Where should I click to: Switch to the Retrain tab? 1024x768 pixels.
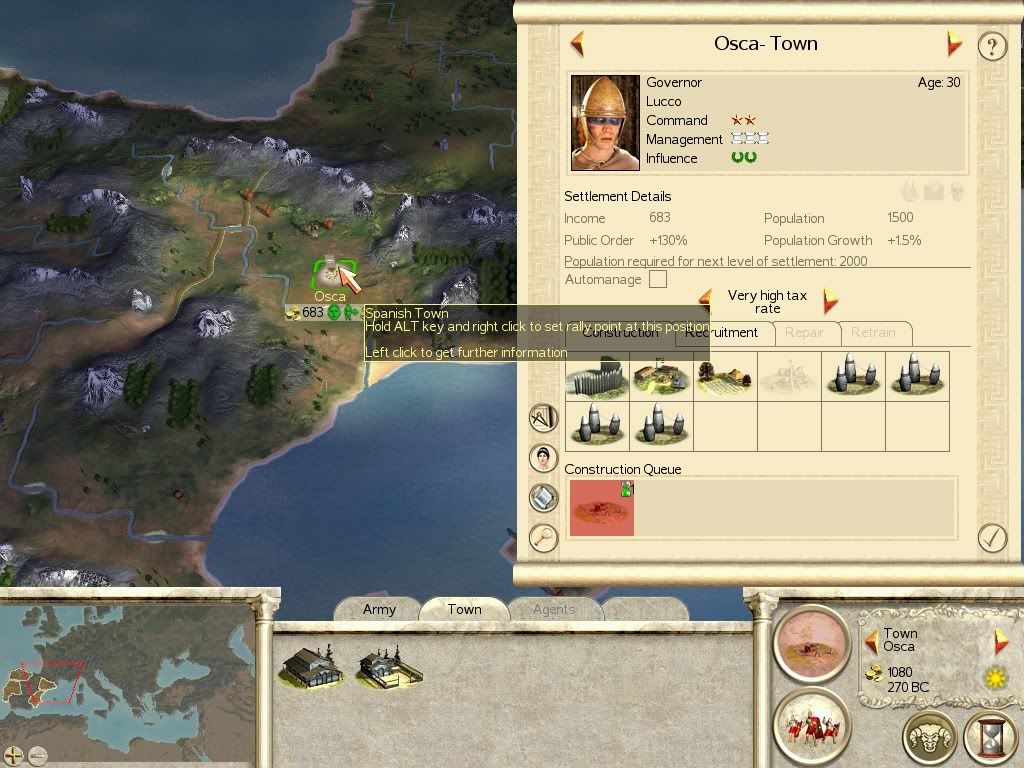pos(873,333)
